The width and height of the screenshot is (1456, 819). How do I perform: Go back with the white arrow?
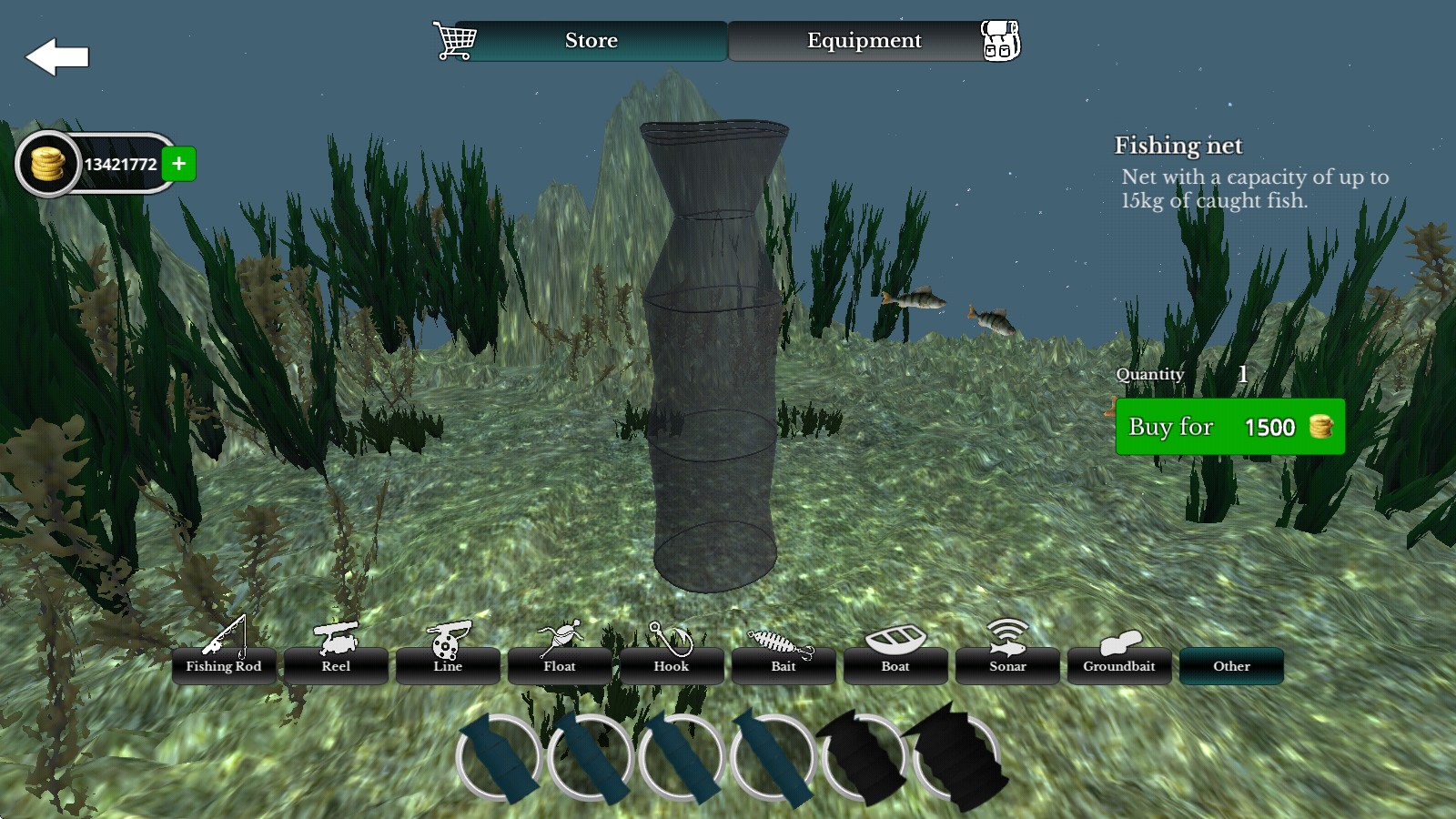56,57
